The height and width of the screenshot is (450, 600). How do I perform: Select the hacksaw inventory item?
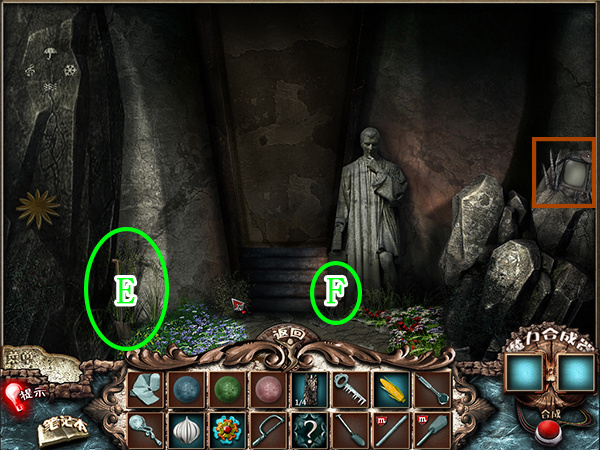(x=269, y=429)
